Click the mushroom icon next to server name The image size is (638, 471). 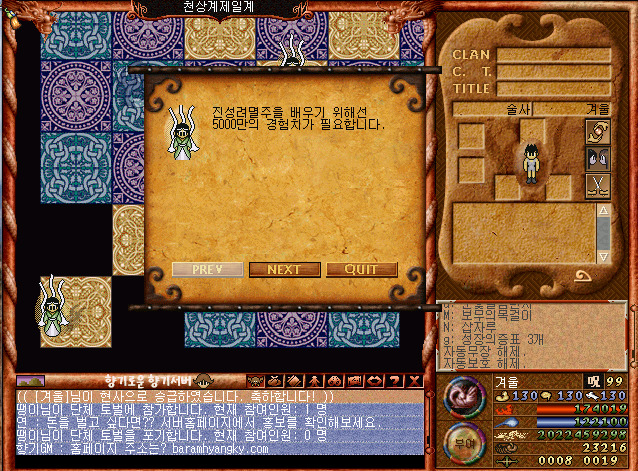tap(203, 380)
